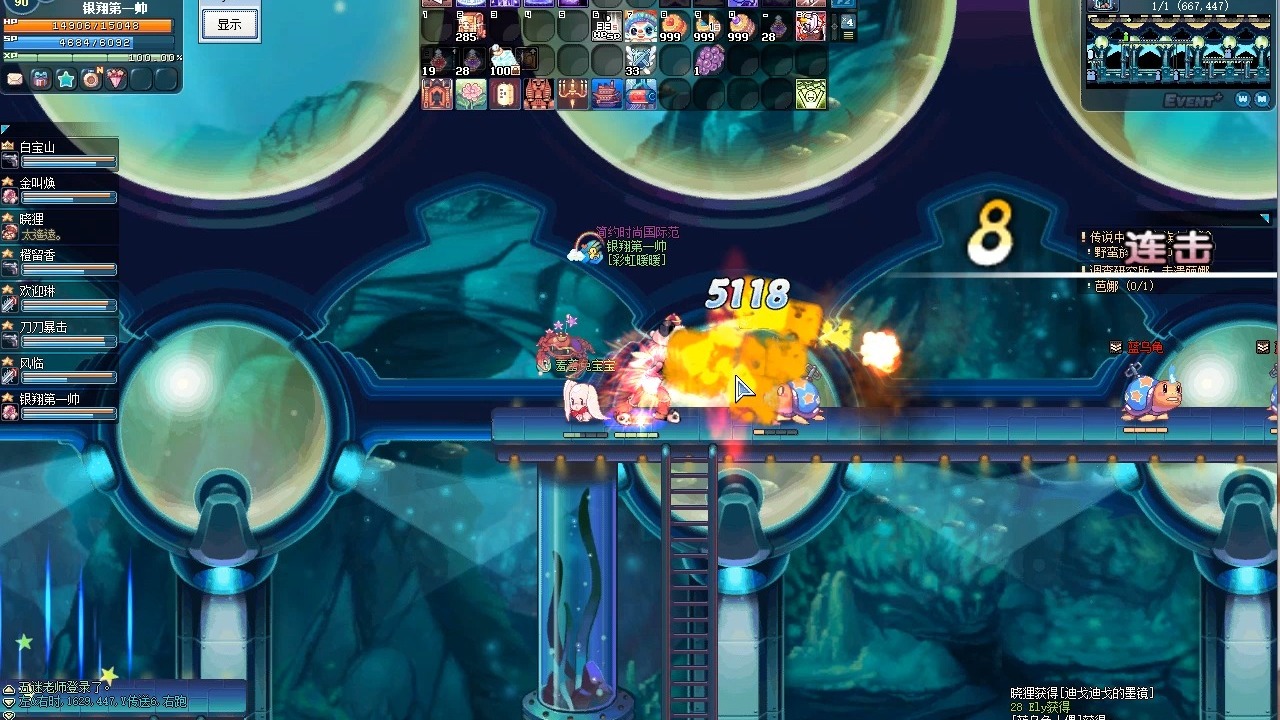Select party member 金叫焕
This screenshot has height=720, width=1280.
pyautogui.click(x=60, y=190)
